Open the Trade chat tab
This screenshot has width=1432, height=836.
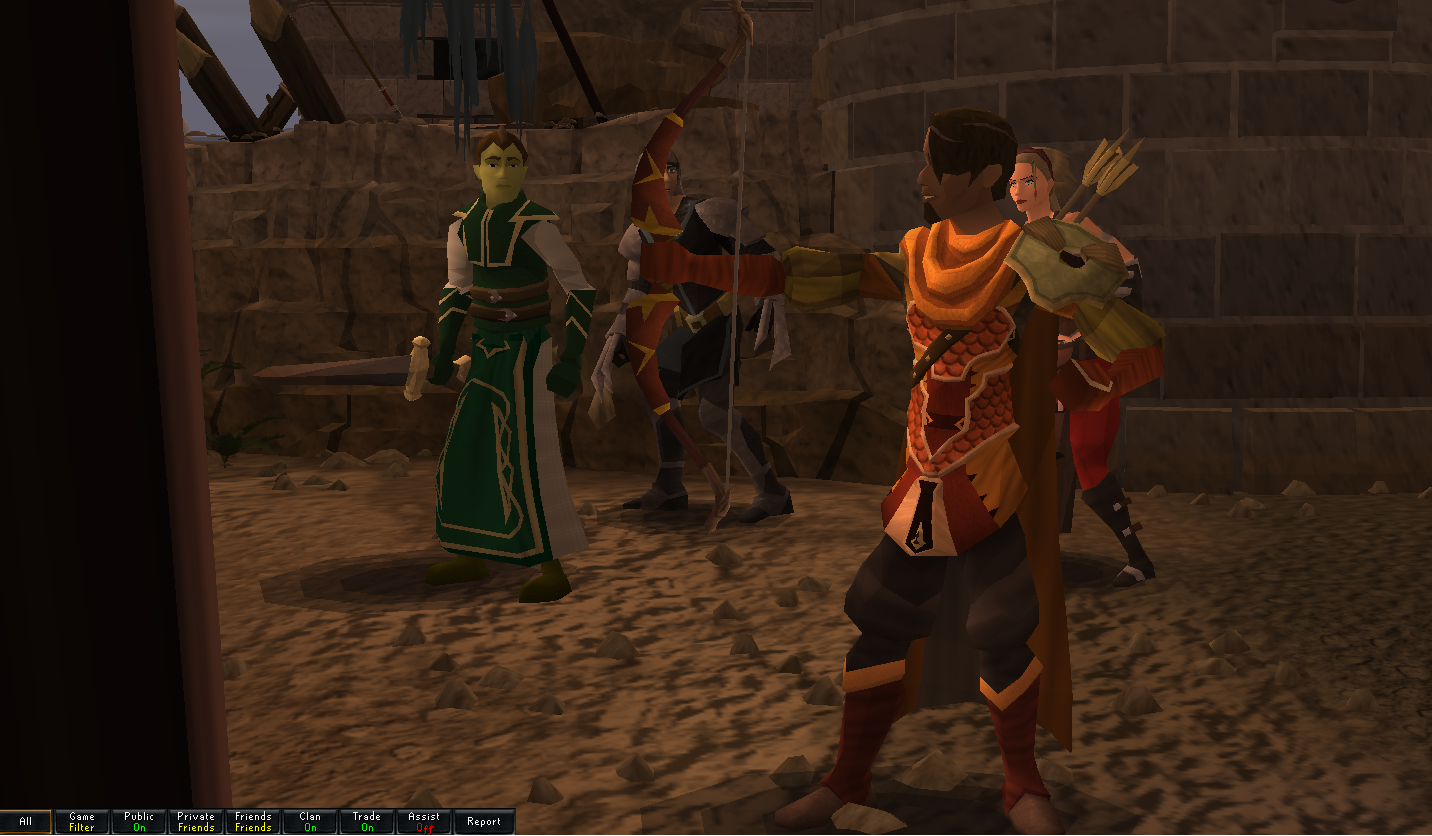[367, 822]
